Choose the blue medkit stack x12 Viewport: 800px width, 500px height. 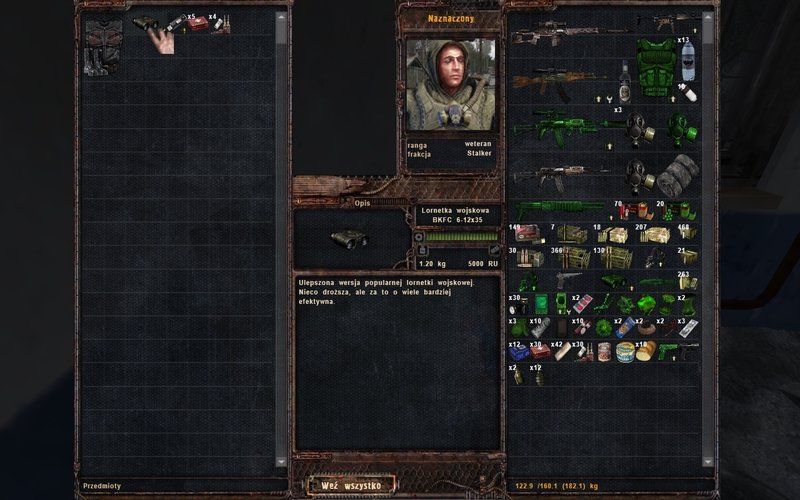click(518, 351)
